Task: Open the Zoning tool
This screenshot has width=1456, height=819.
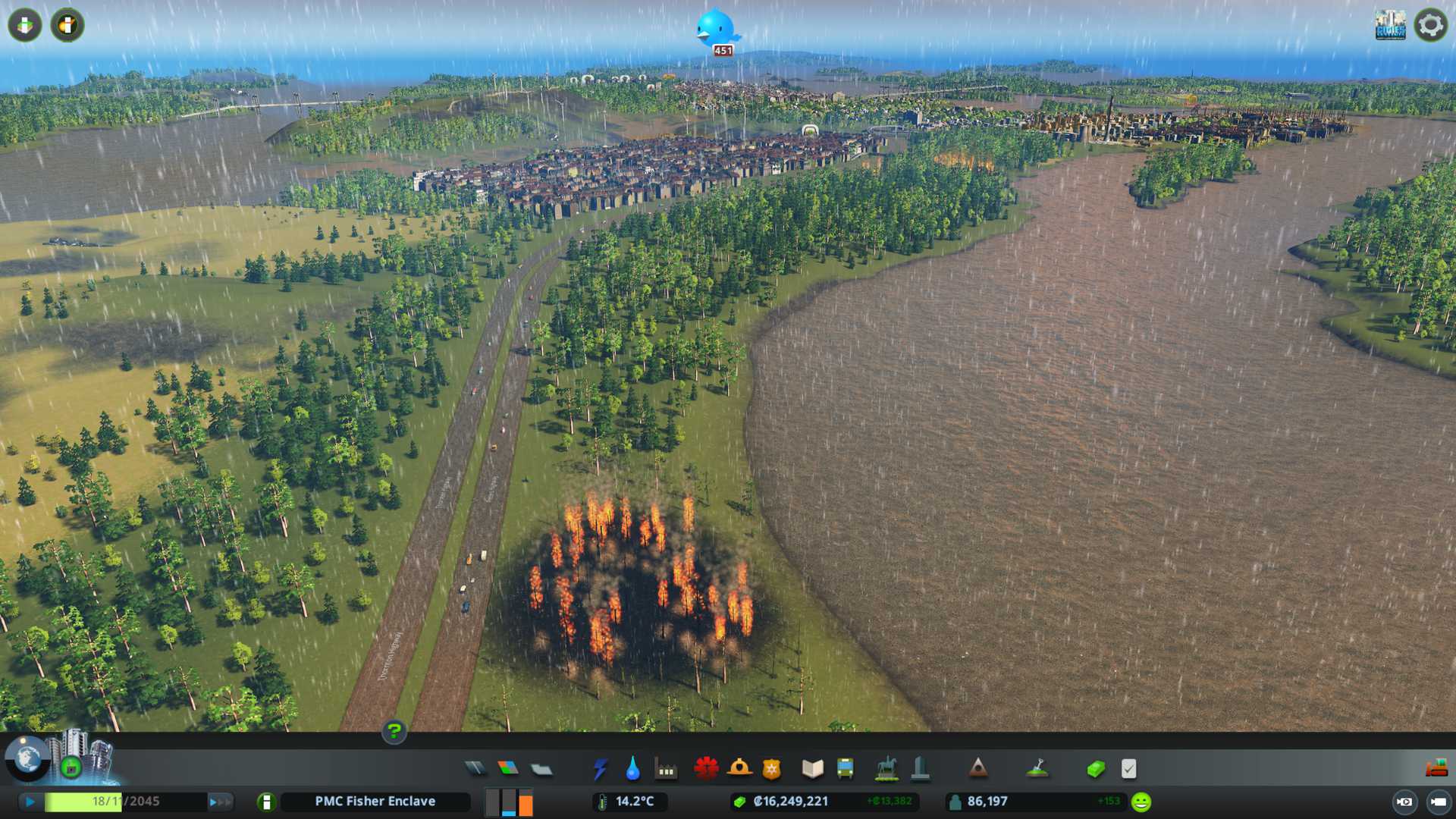Action: pos(508,769)
